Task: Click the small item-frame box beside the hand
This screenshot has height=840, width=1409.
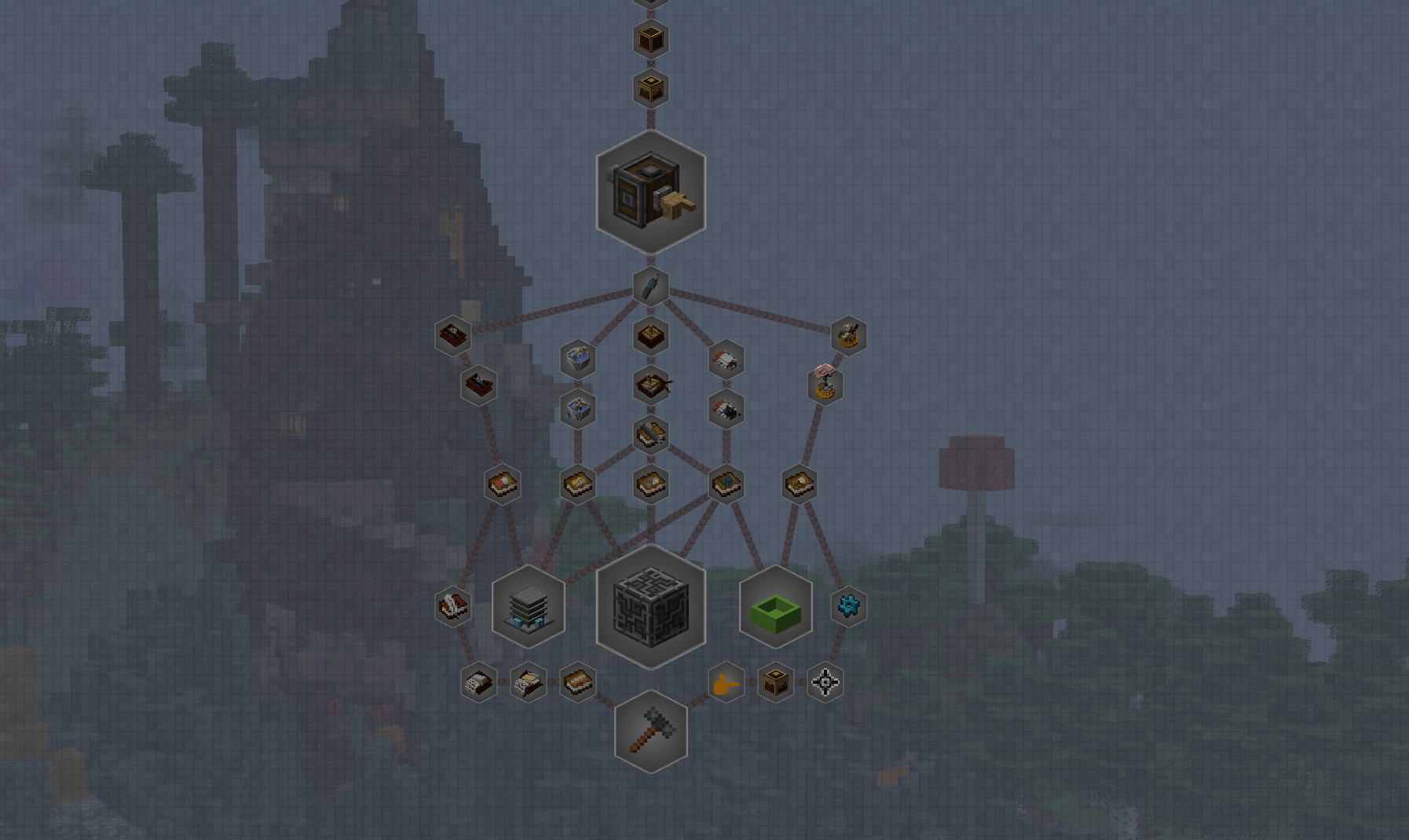Action: [x=775, y=683]
